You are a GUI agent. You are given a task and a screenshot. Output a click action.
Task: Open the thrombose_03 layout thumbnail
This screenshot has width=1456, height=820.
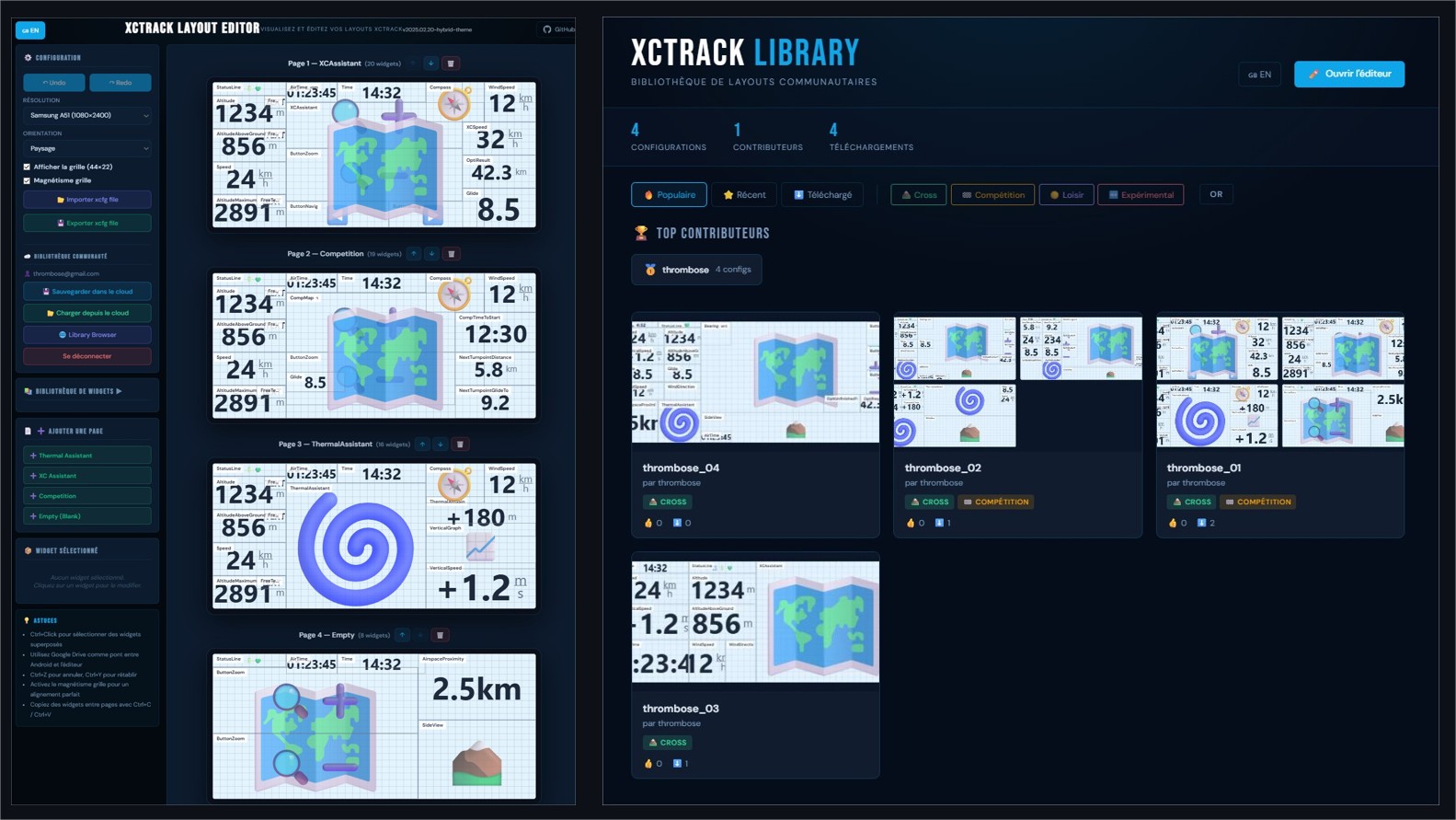click(755, 620)
